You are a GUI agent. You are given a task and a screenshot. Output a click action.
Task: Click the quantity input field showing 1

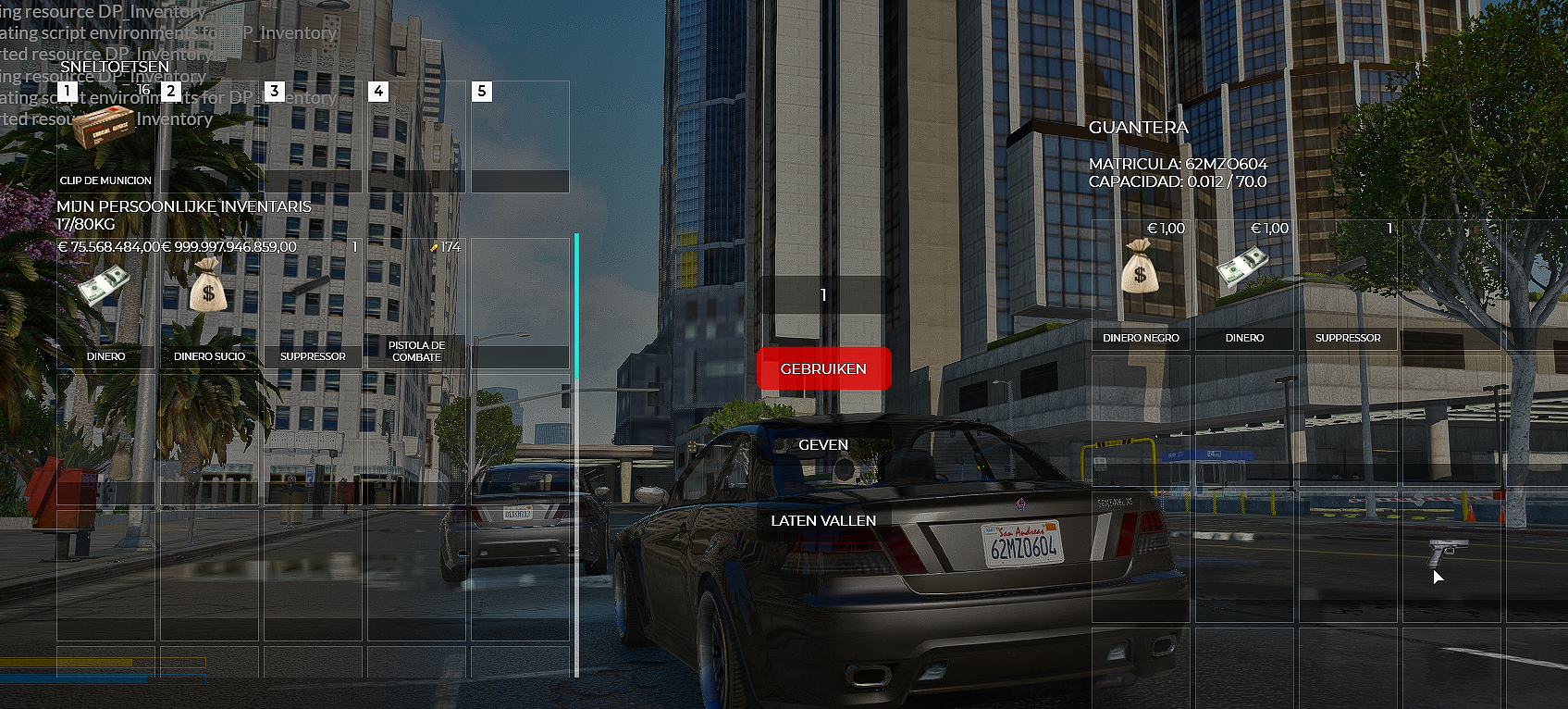coord(823,295)
